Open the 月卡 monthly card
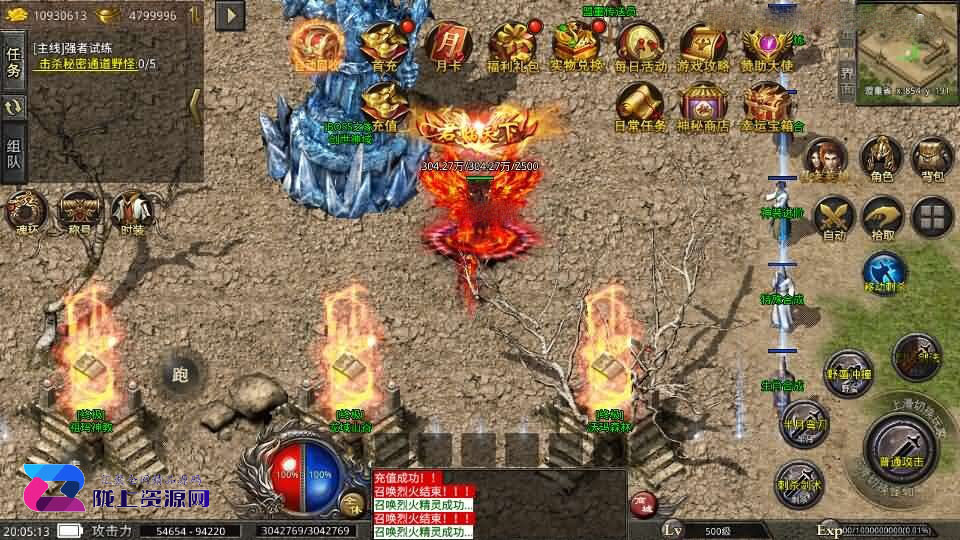The image size is (960, 540). [446, 44]
